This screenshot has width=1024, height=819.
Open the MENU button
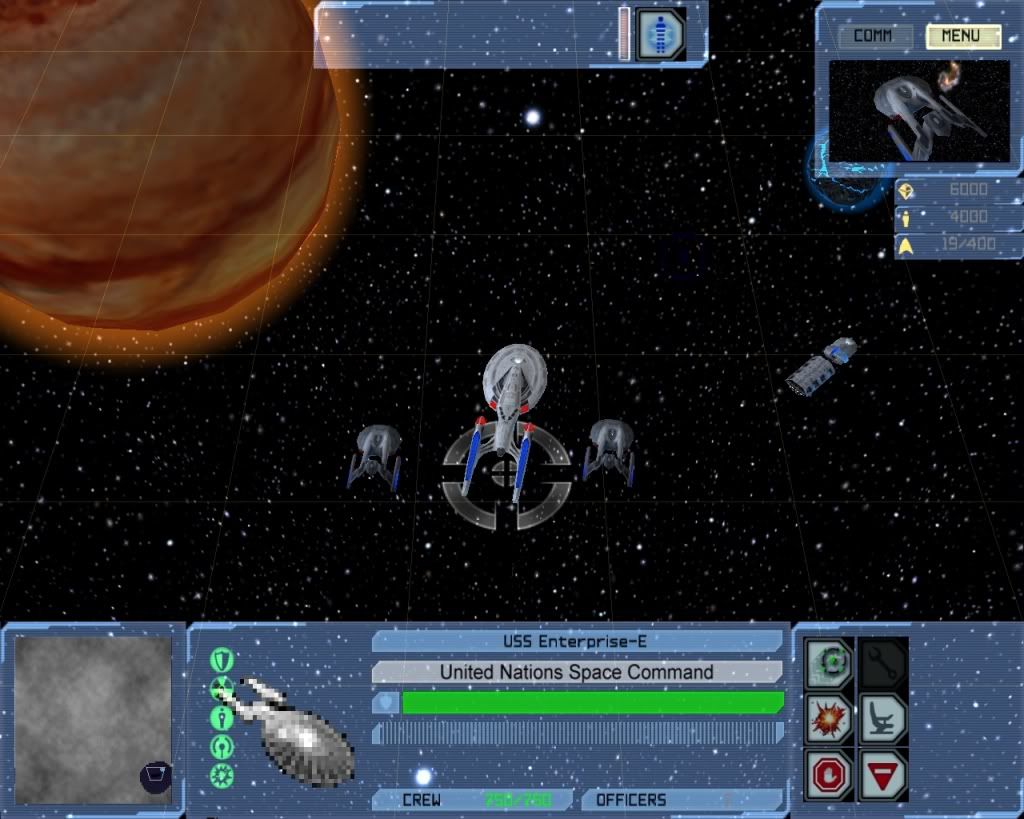click(x=962, y=36)
